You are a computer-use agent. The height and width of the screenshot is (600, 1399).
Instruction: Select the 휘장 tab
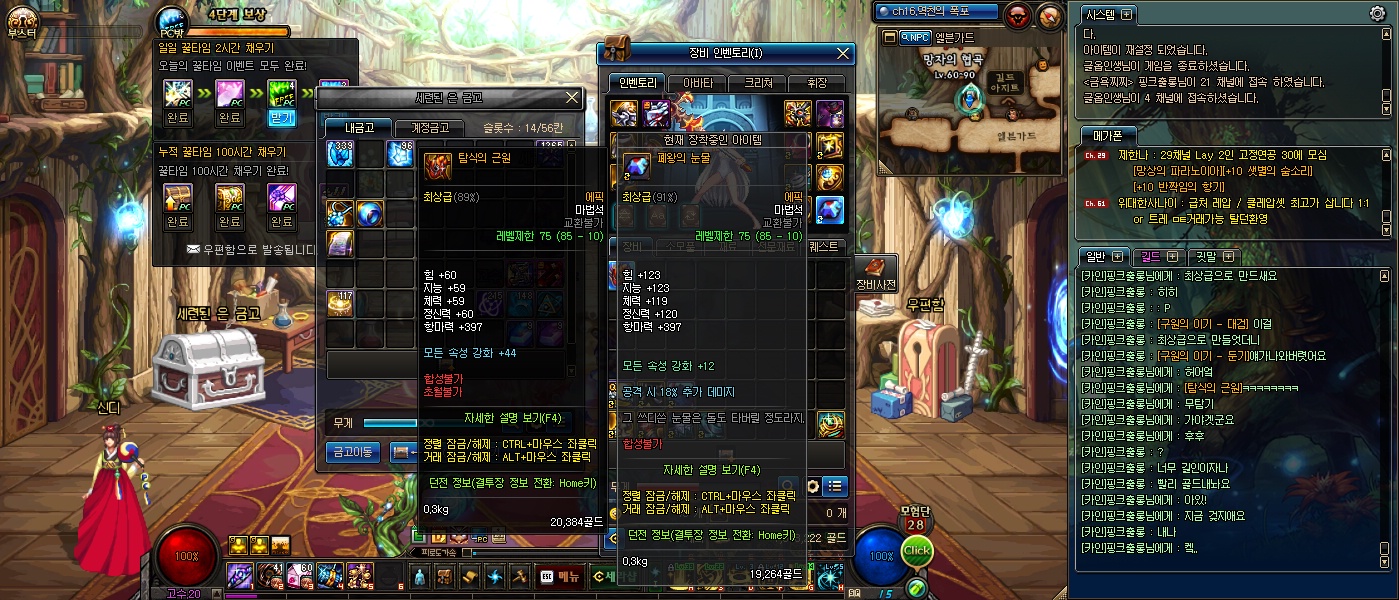(x=815, y=83)
